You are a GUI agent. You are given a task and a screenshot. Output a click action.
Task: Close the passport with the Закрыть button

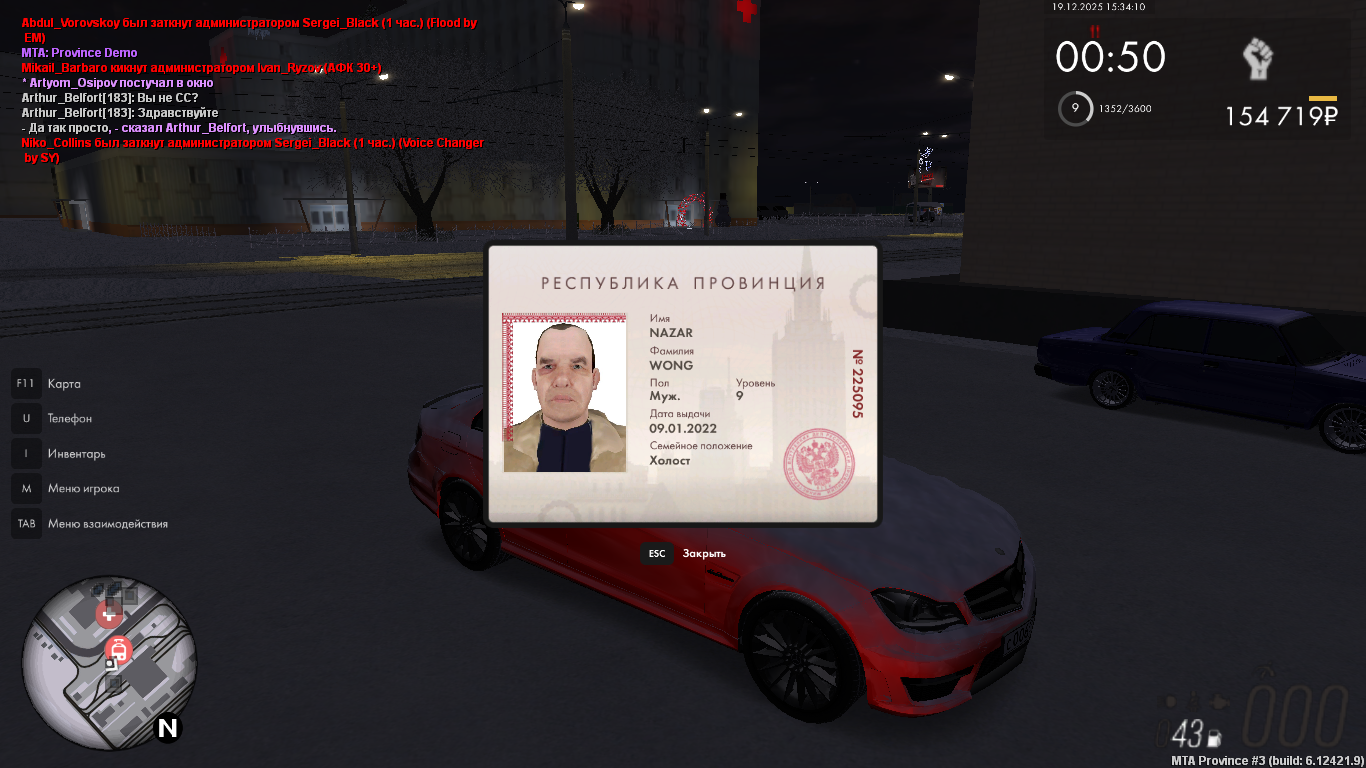point(686,553)
